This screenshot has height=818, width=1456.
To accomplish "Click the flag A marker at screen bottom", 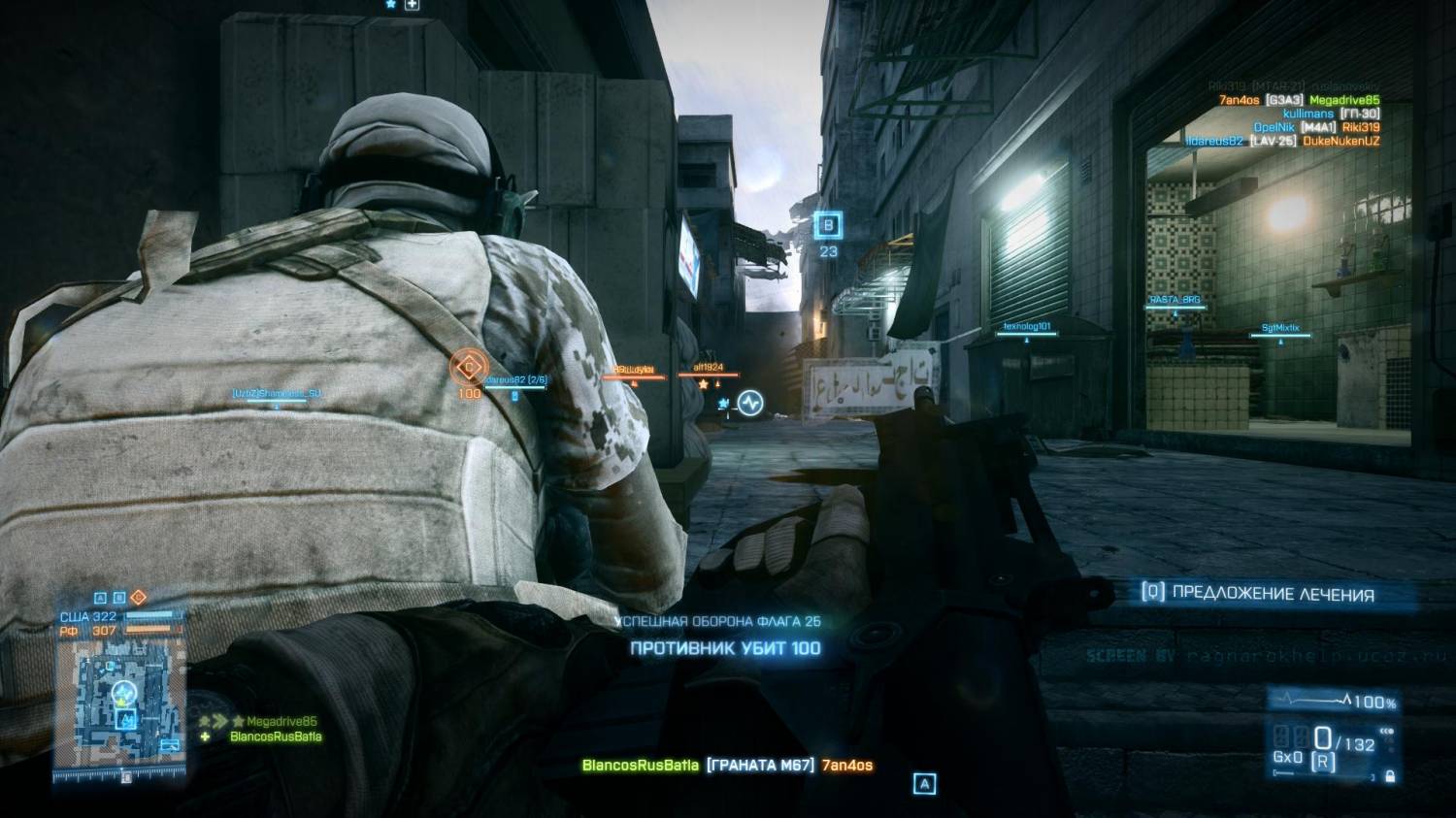I will [925, 783].
